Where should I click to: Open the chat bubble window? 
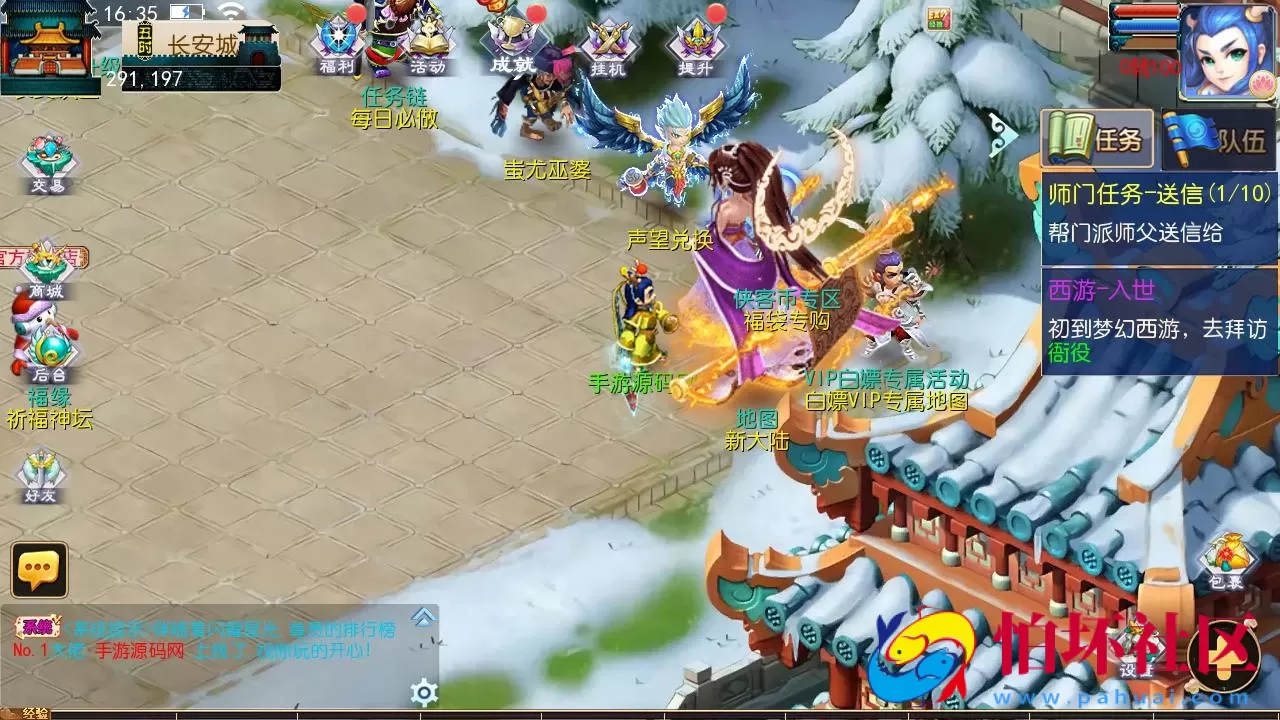pyautogui.click(x=38, y=570)
